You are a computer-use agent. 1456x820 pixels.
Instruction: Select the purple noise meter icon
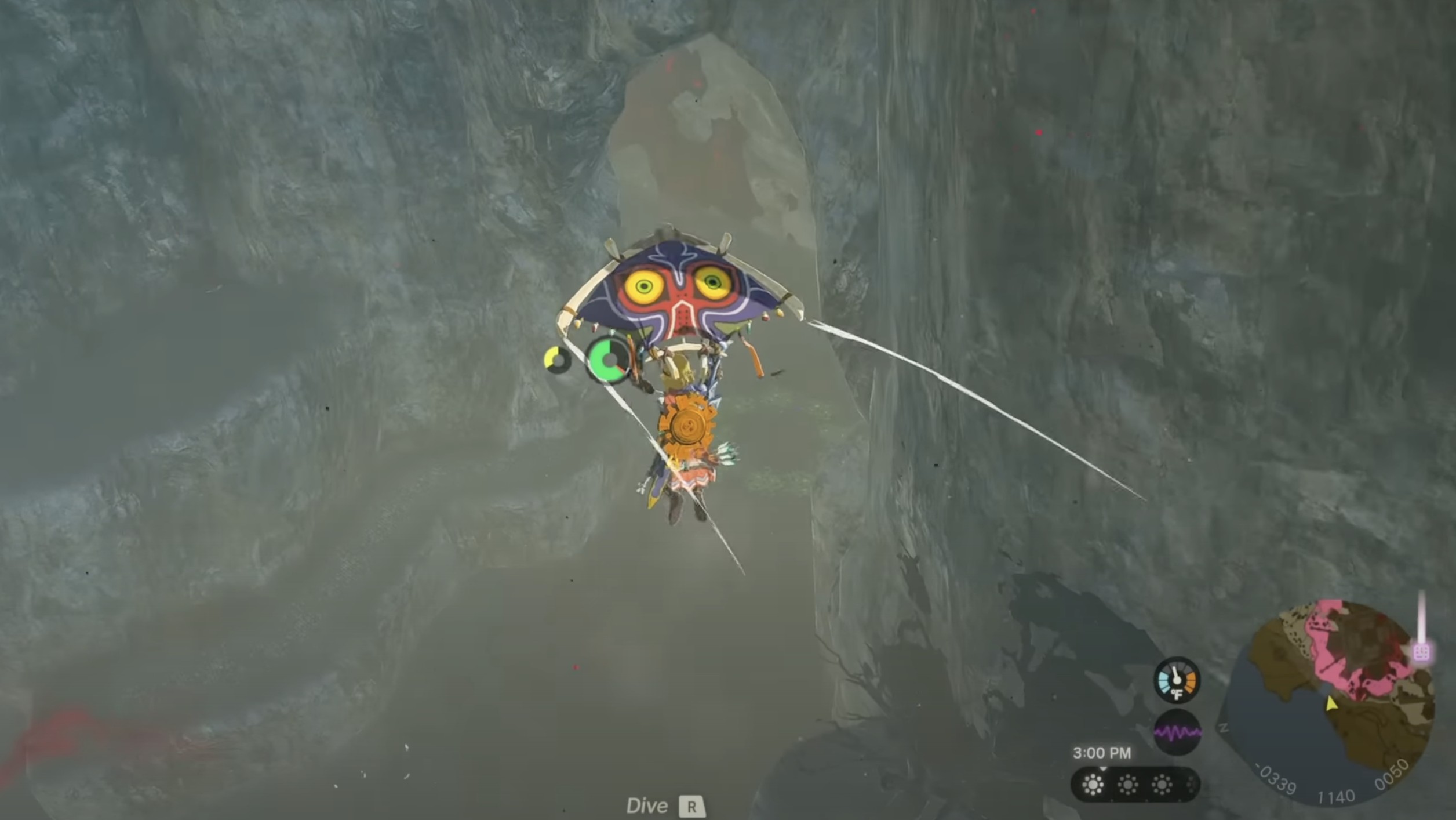click(x=1177, y=732)
